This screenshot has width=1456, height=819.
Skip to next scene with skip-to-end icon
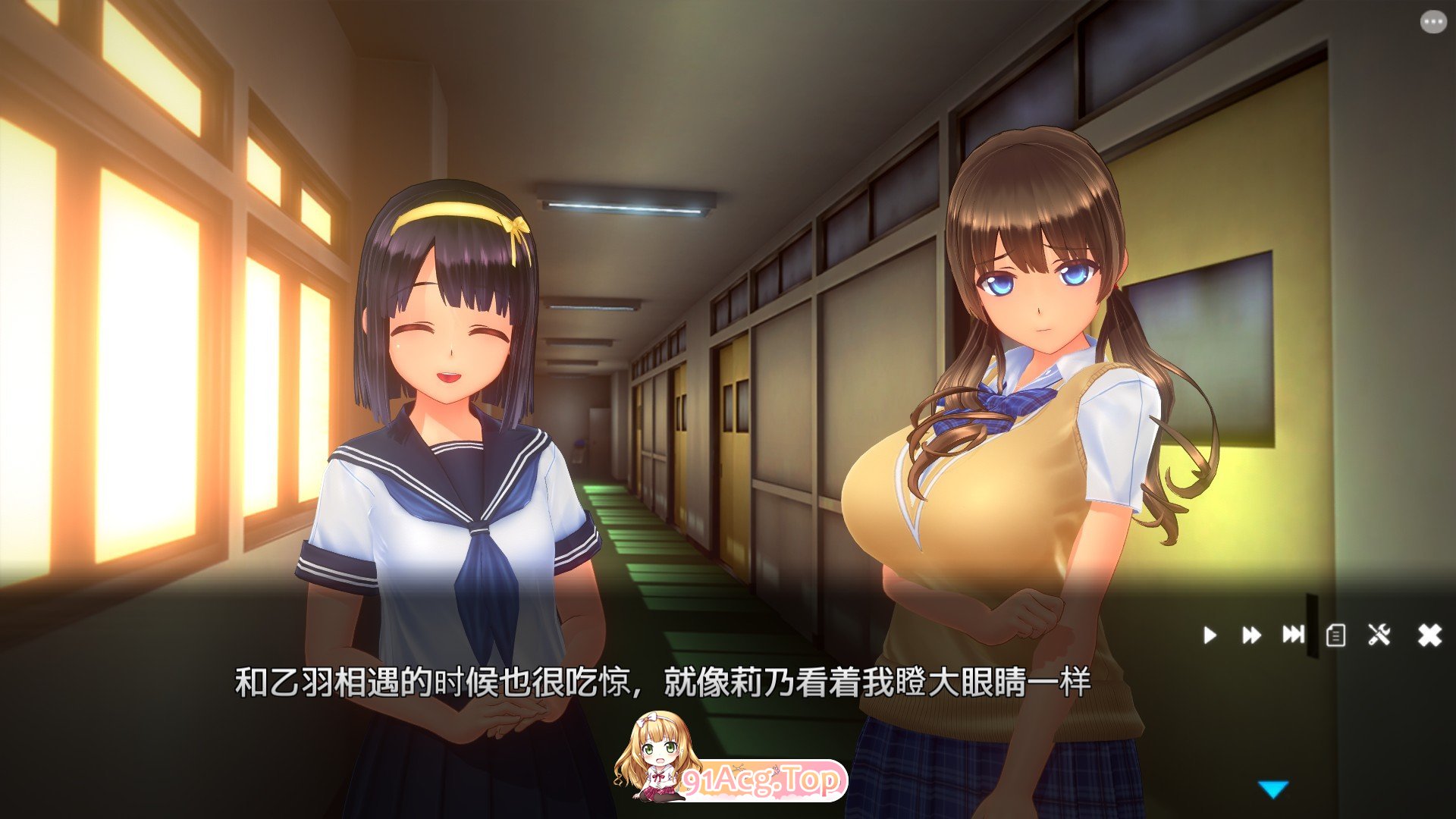pos(1292,635)
